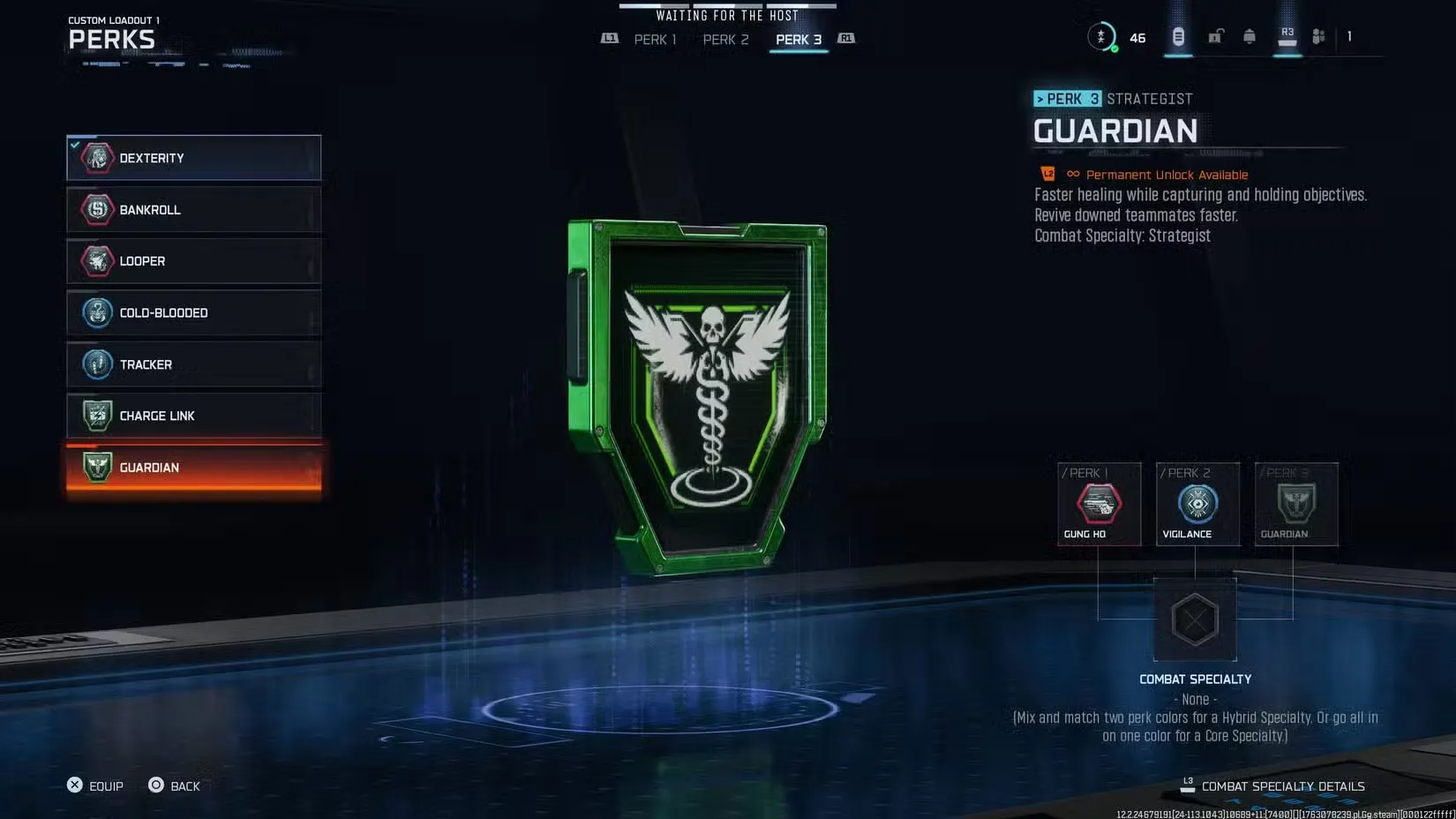Viewport: 1456px width, 819px height.
Task: Click the Vigilance perk icon under Perk 2
Action: [1197, 504]
